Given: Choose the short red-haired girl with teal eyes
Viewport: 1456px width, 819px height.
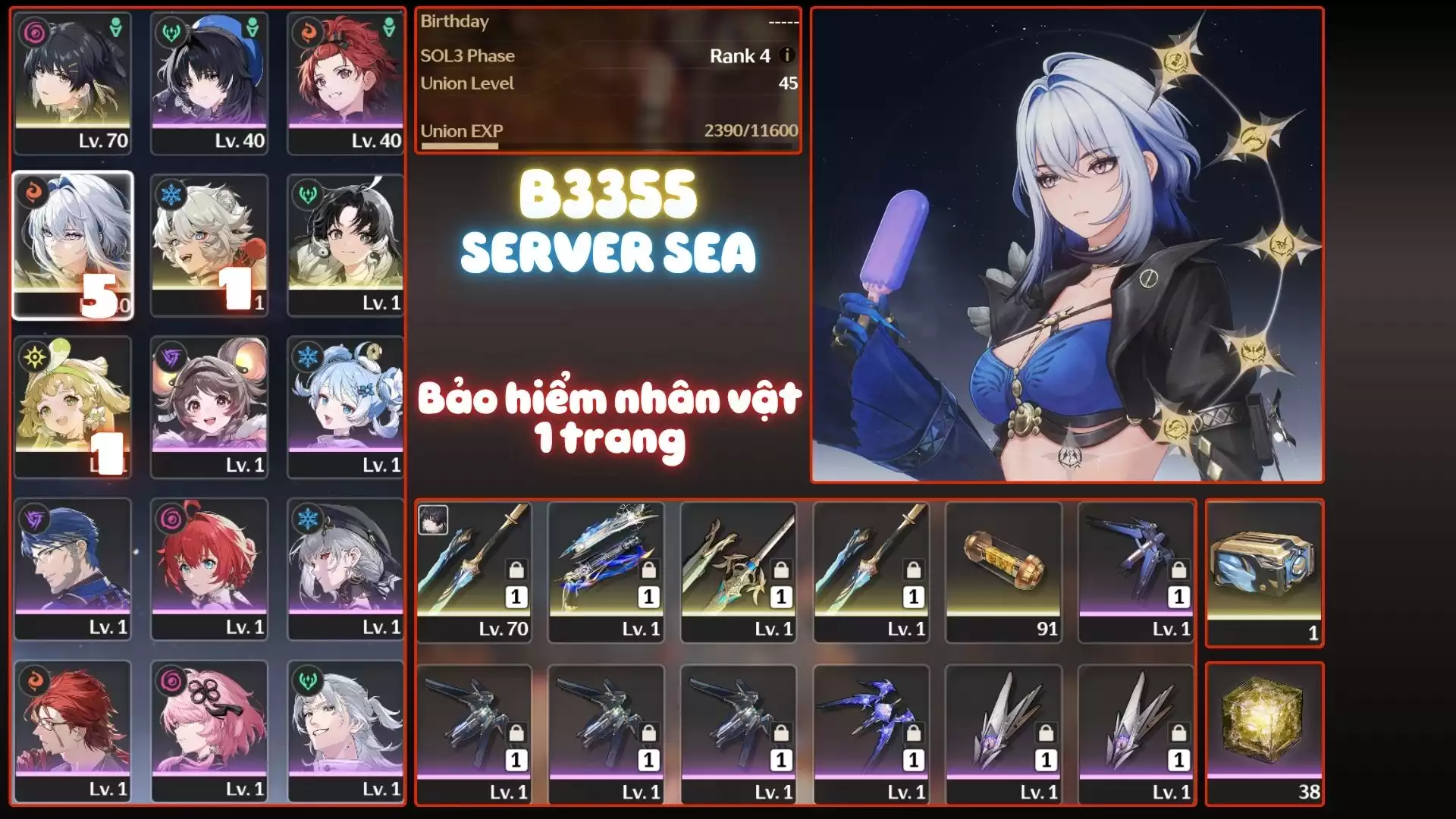Looking at the screenshot, I should pyautogui.click(x=209, y=569).
